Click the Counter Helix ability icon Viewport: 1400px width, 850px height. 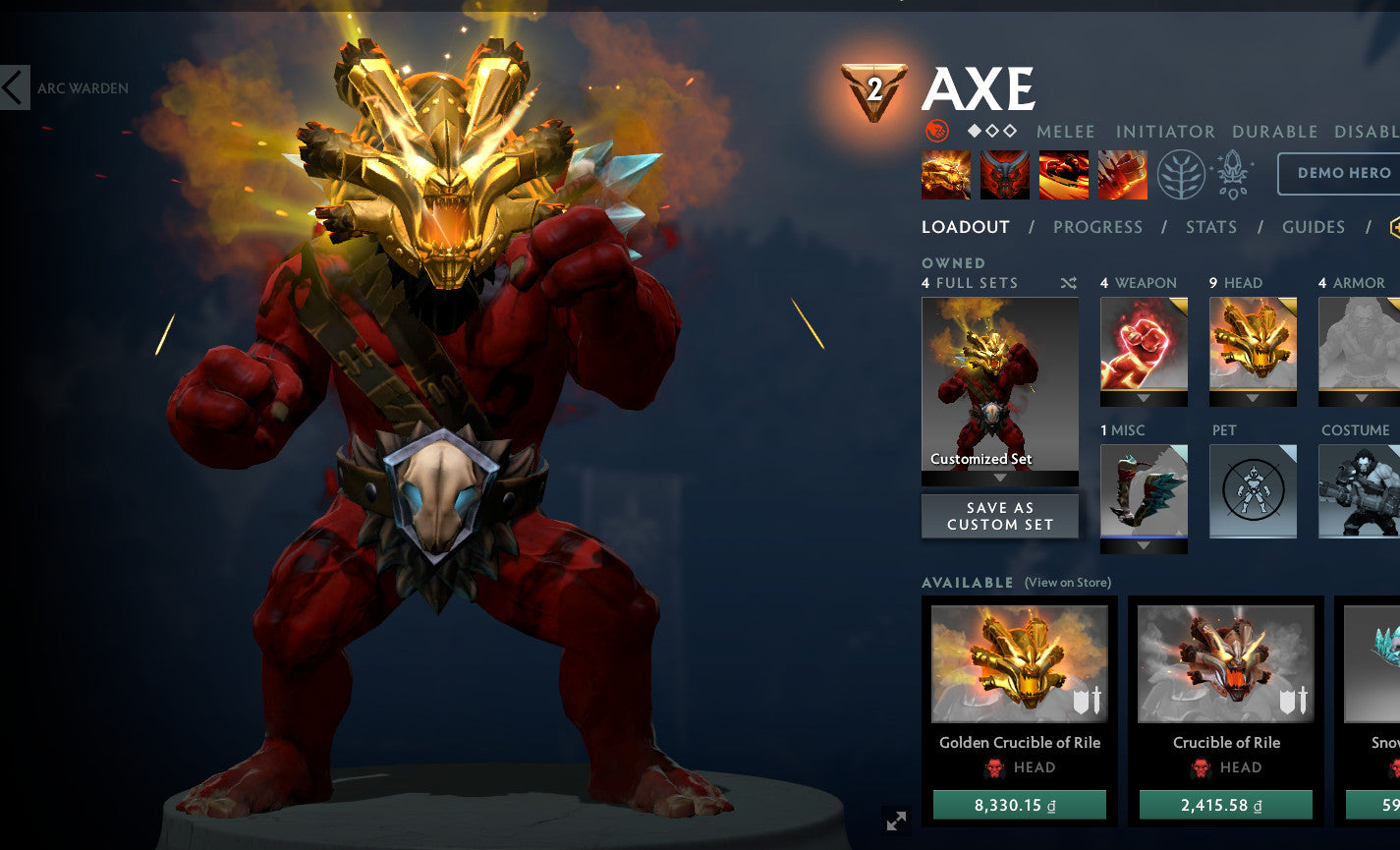[x=1064, y=175]
